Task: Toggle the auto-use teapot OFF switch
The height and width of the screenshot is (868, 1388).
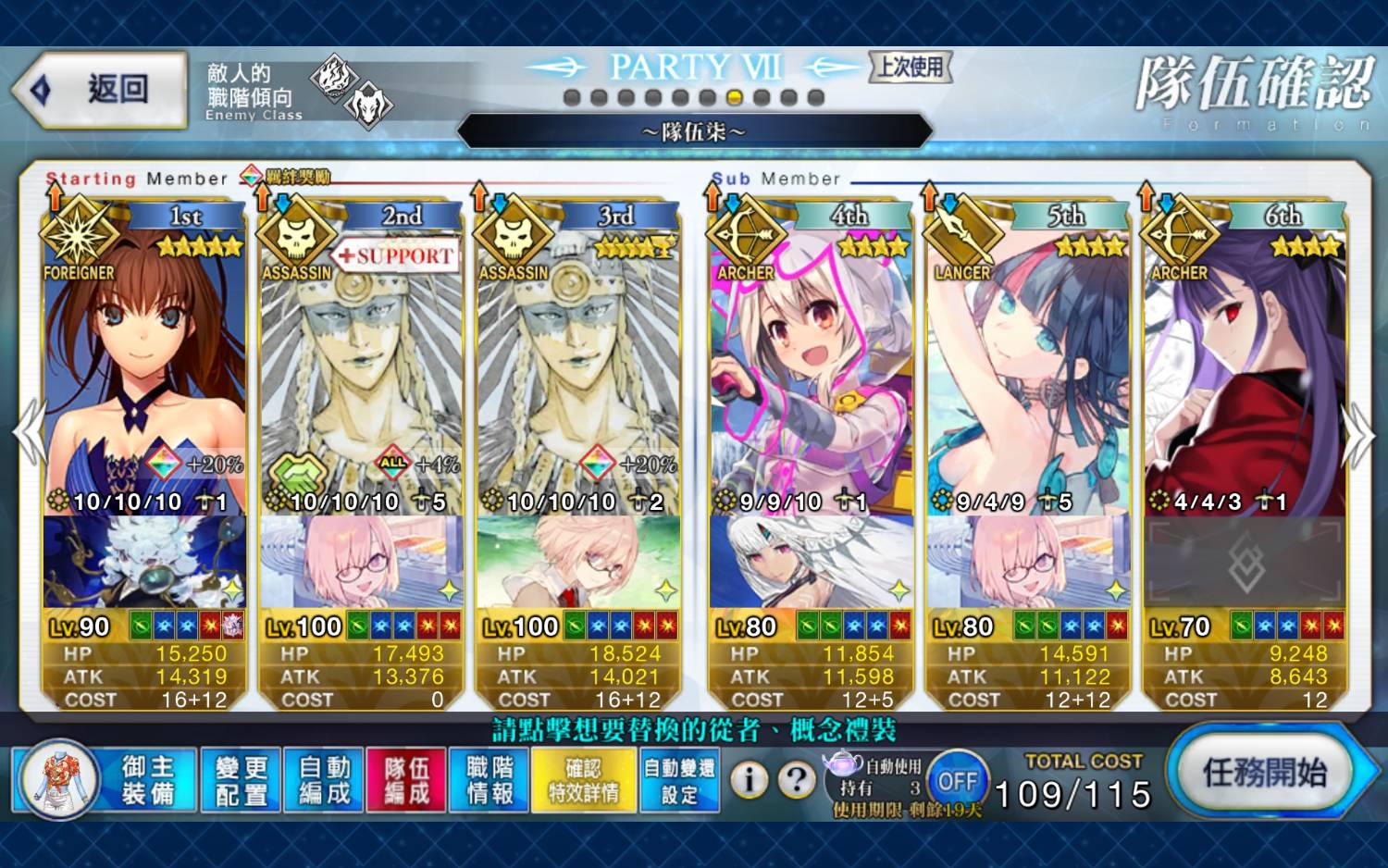Action: point(957,782)
